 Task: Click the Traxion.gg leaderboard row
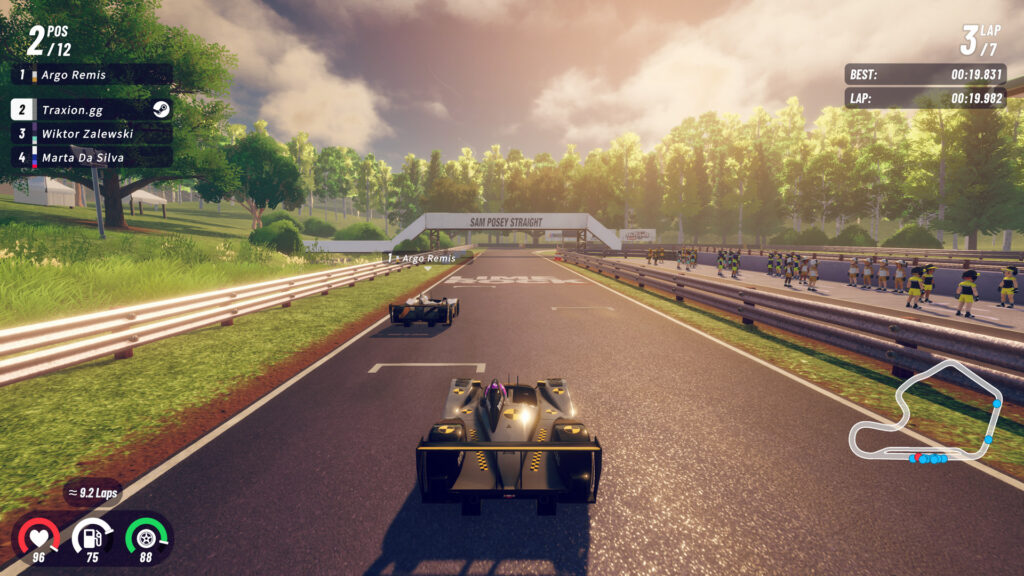(x=91, y=110)
